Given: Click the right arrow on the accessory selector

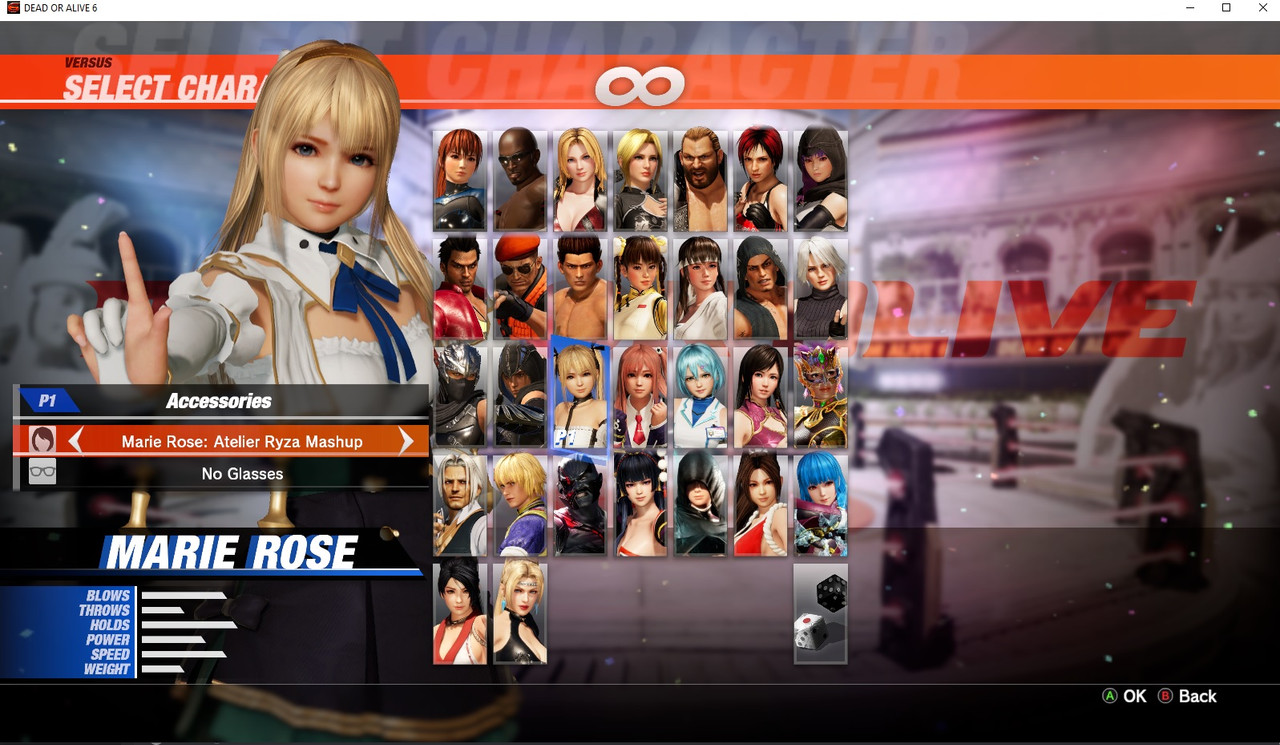Looking at the screenshot, I should (x=406, y=441).
